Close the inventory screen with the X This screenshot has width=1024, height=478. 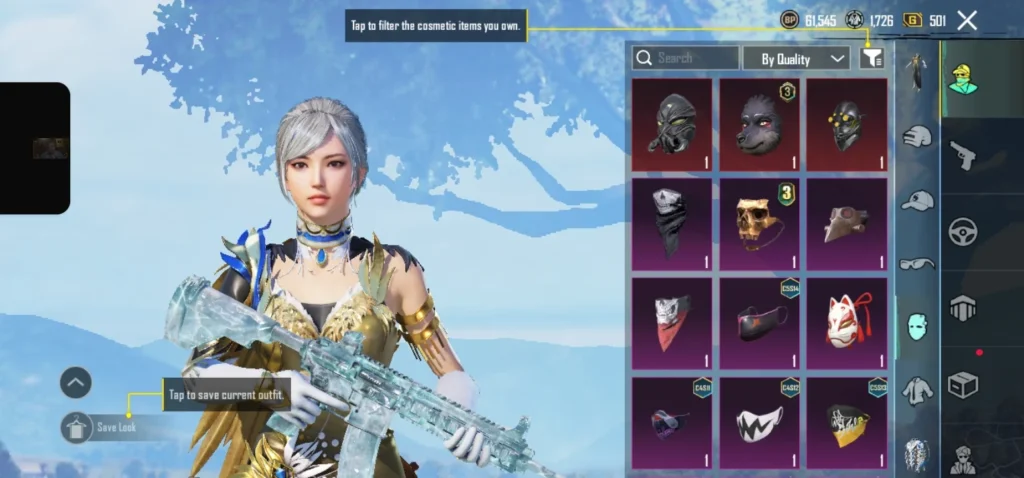967,20
